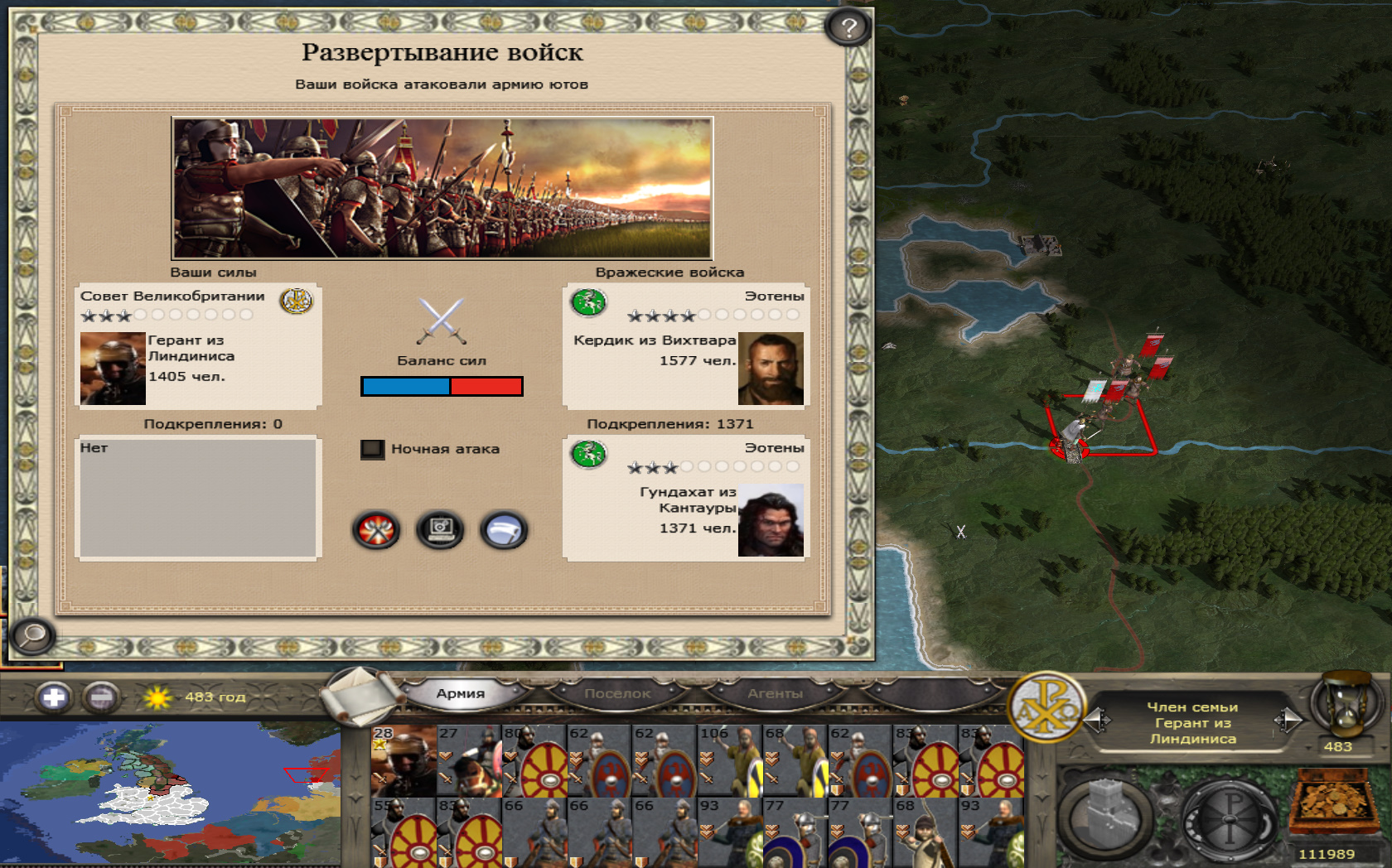Toggle the night attack checkbox

372,449
